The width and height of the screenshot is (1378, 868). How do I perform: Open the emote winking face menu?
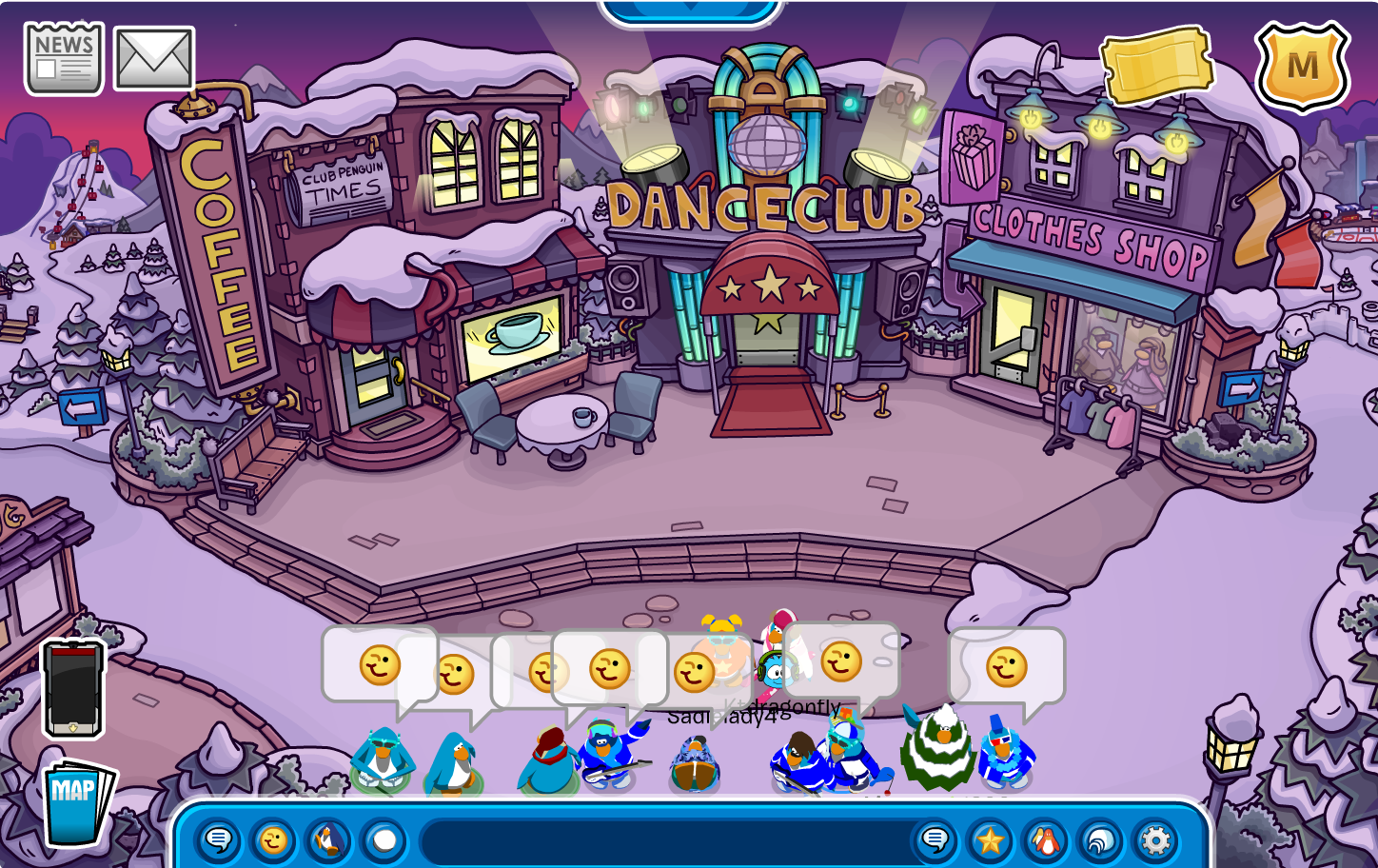[x=273, y=840]
